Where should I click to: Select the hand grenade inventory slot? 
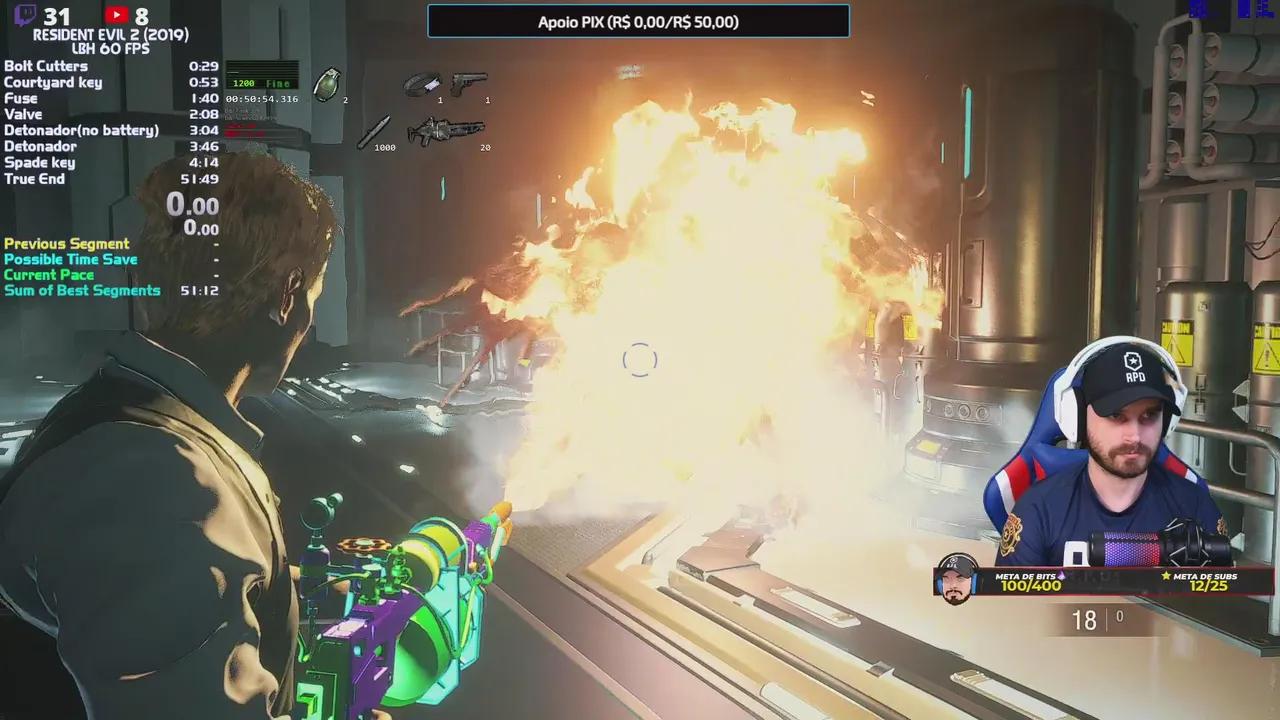pyautogui.click(x=327, y=86)
